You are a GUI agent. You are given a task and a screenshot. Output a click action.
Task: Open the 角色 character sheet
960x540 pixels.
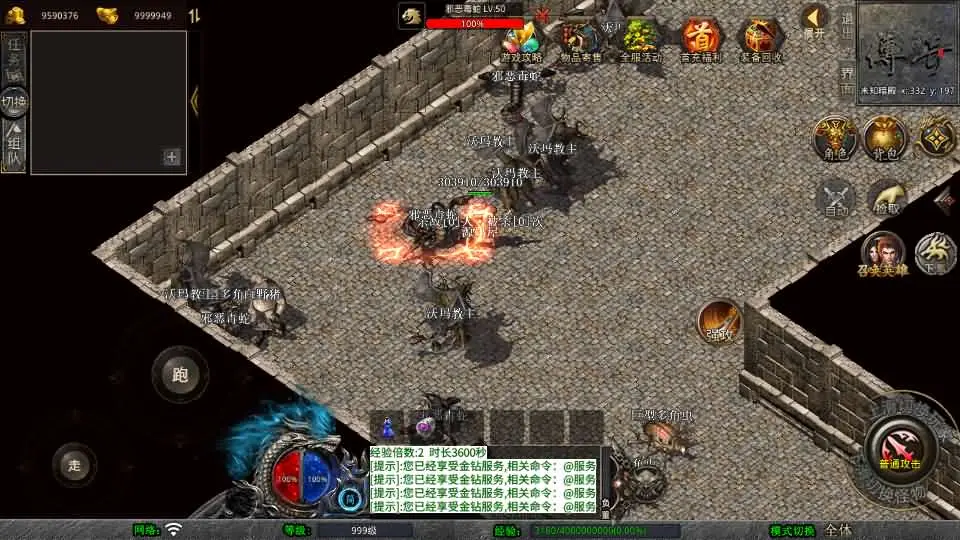click(833, 137)
